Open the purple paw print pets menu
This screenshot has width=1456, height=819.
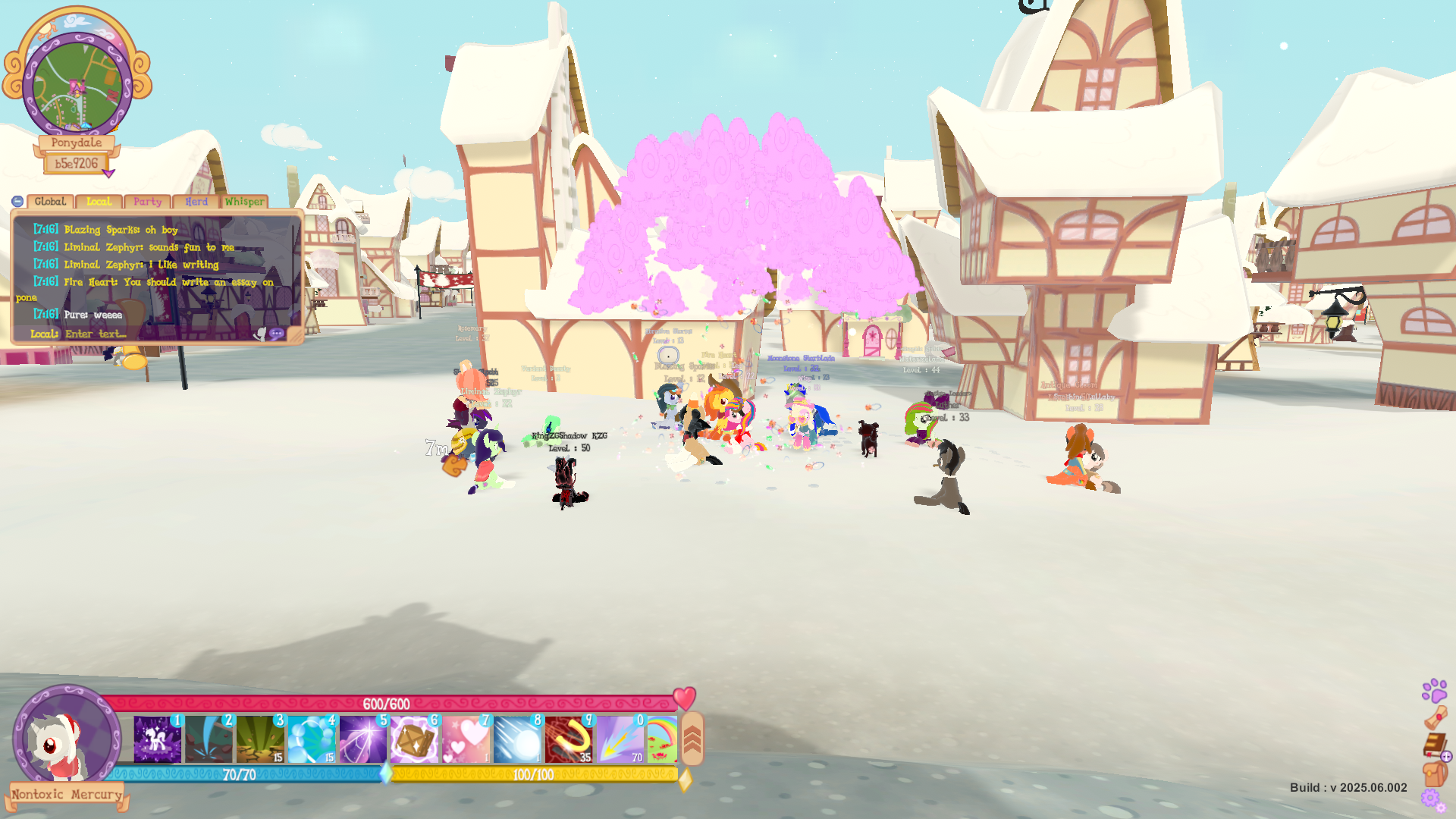pyautogui.click(x=1434, y=690)
